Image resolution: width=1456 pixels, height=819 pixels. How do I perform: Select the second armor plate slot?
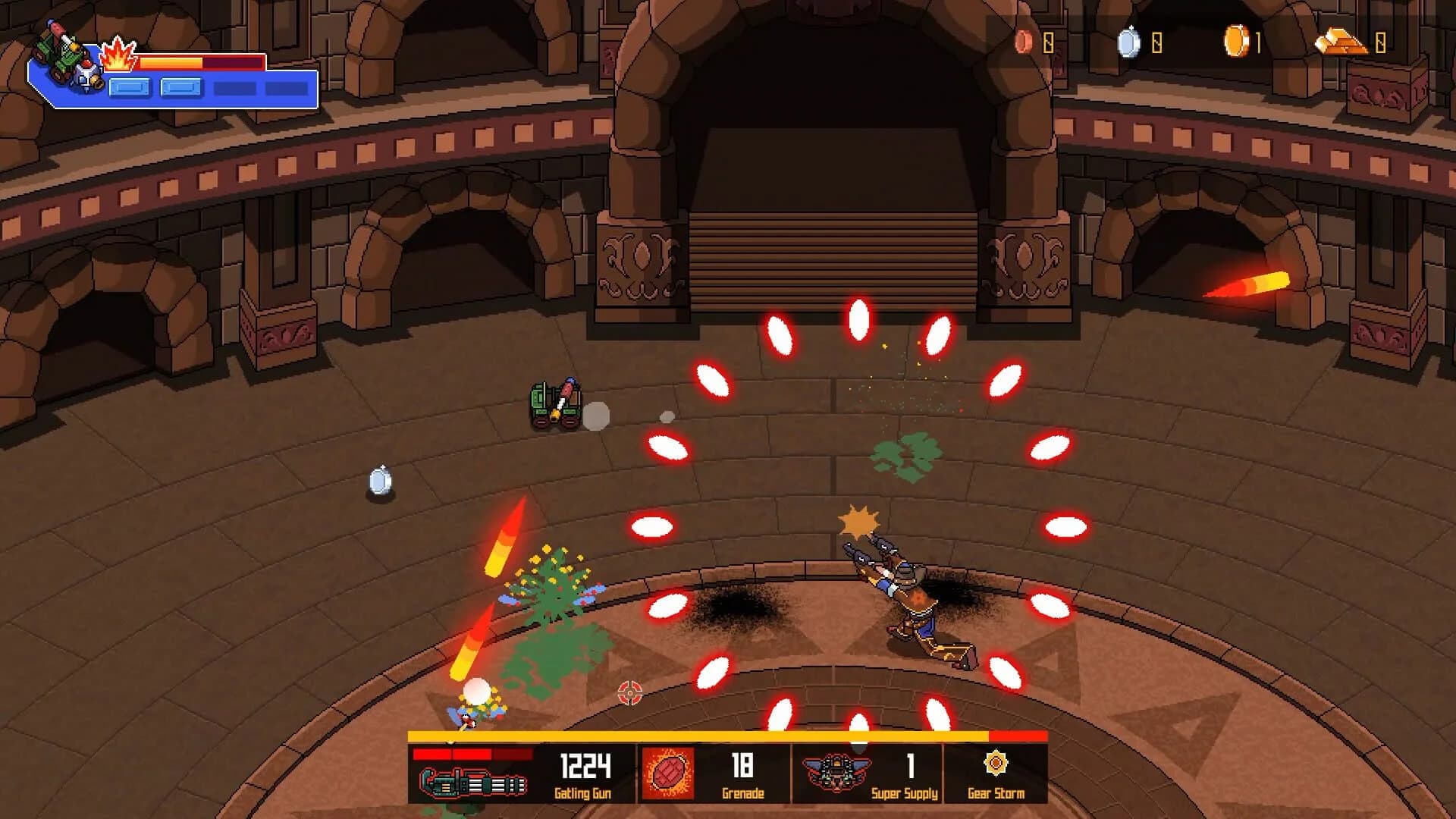[x=180, y=87]
